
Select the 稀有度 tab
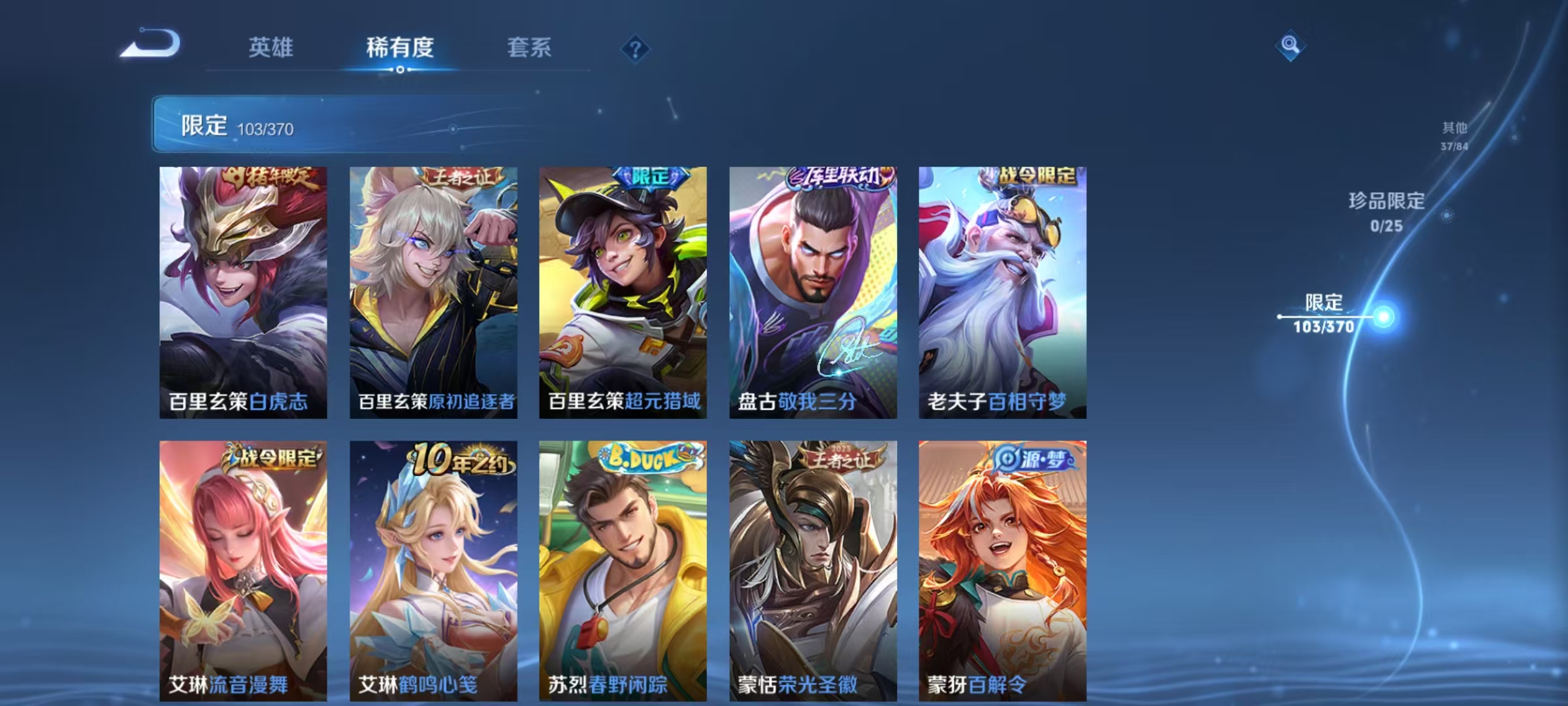[x=401, y=48]
